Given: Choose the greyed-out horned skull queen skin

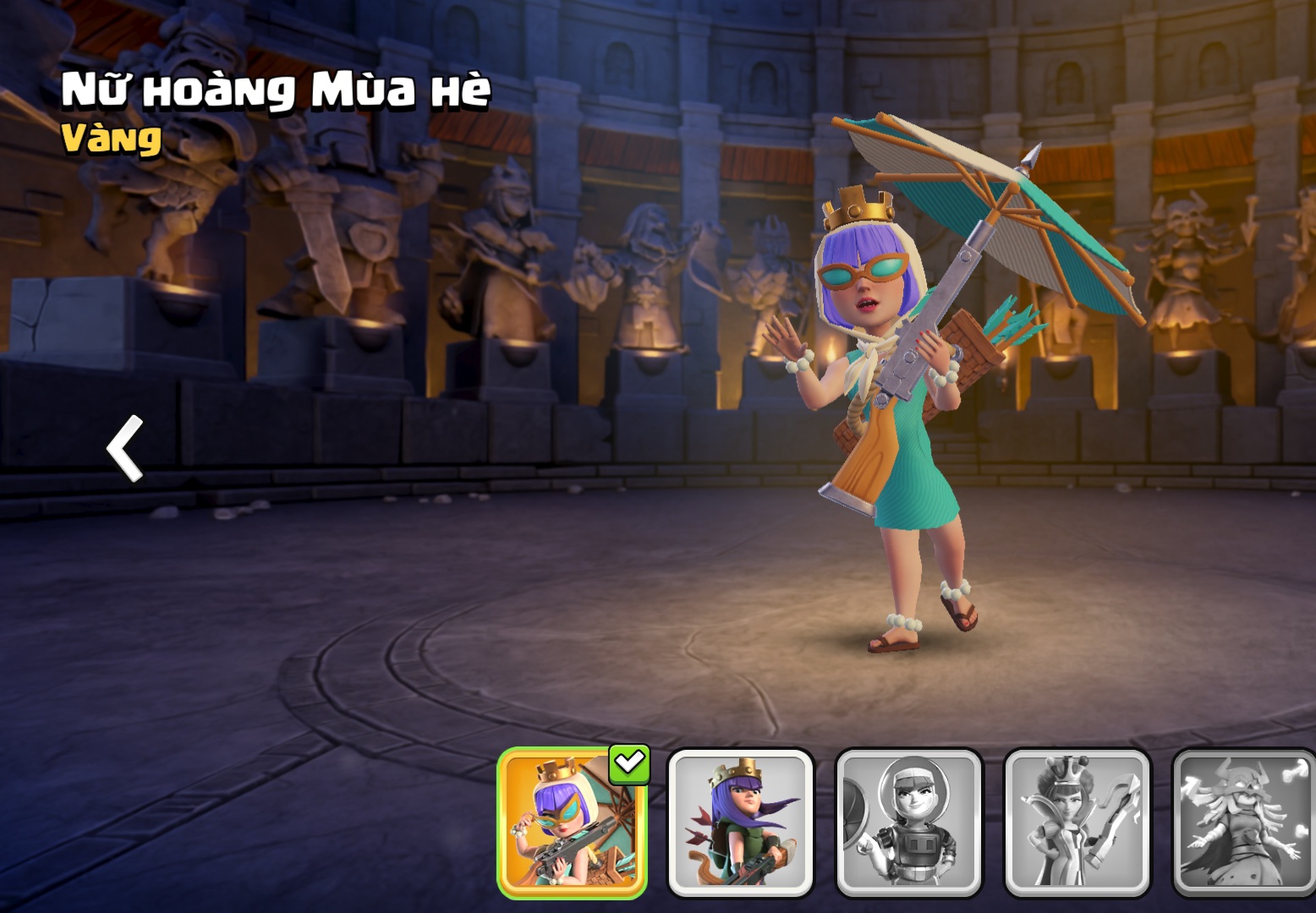Looking at the screenshot, I should point(1243,823).
